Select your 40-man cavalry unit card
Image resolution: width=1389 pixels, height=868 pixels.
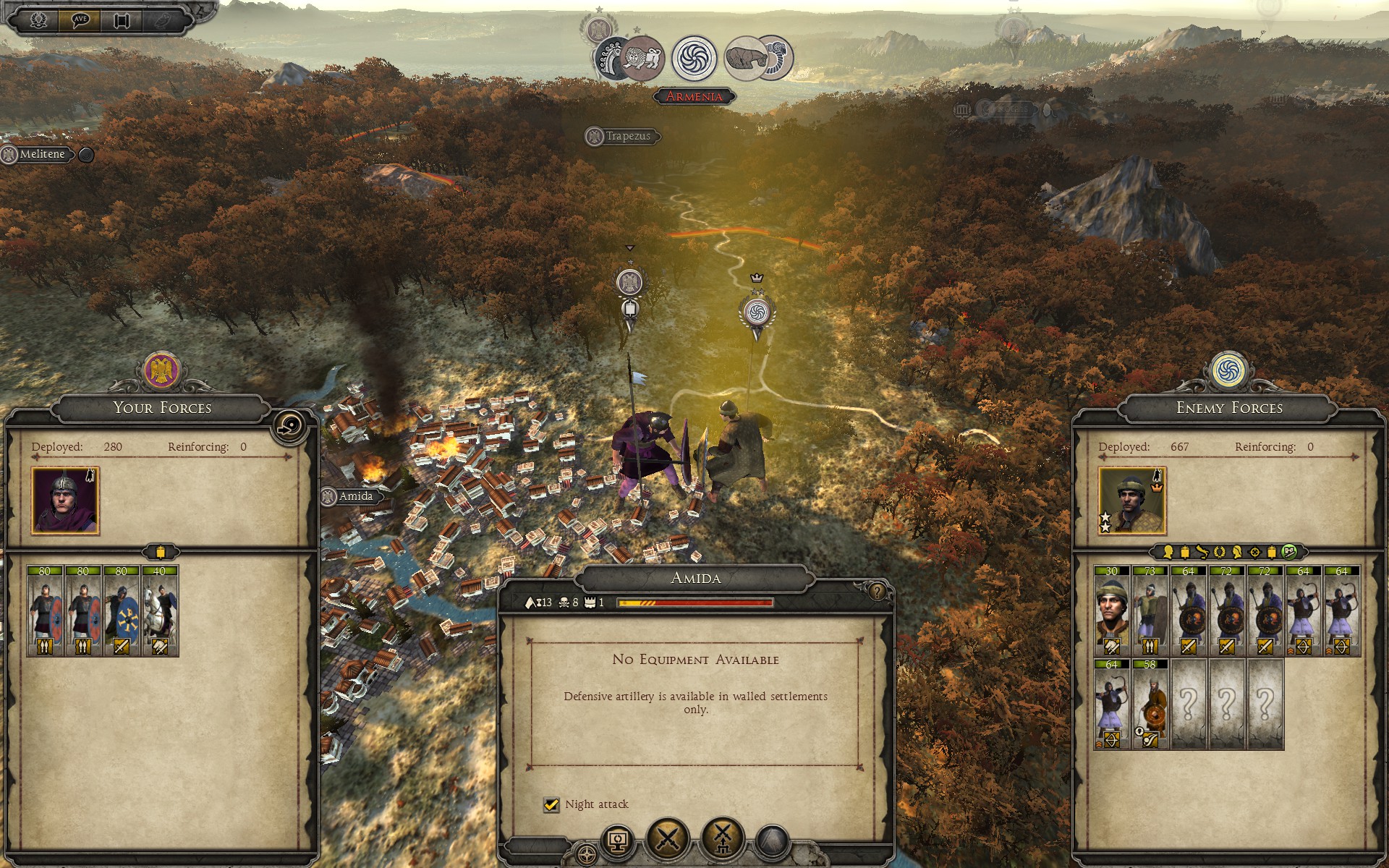click(x=160, y=611)
